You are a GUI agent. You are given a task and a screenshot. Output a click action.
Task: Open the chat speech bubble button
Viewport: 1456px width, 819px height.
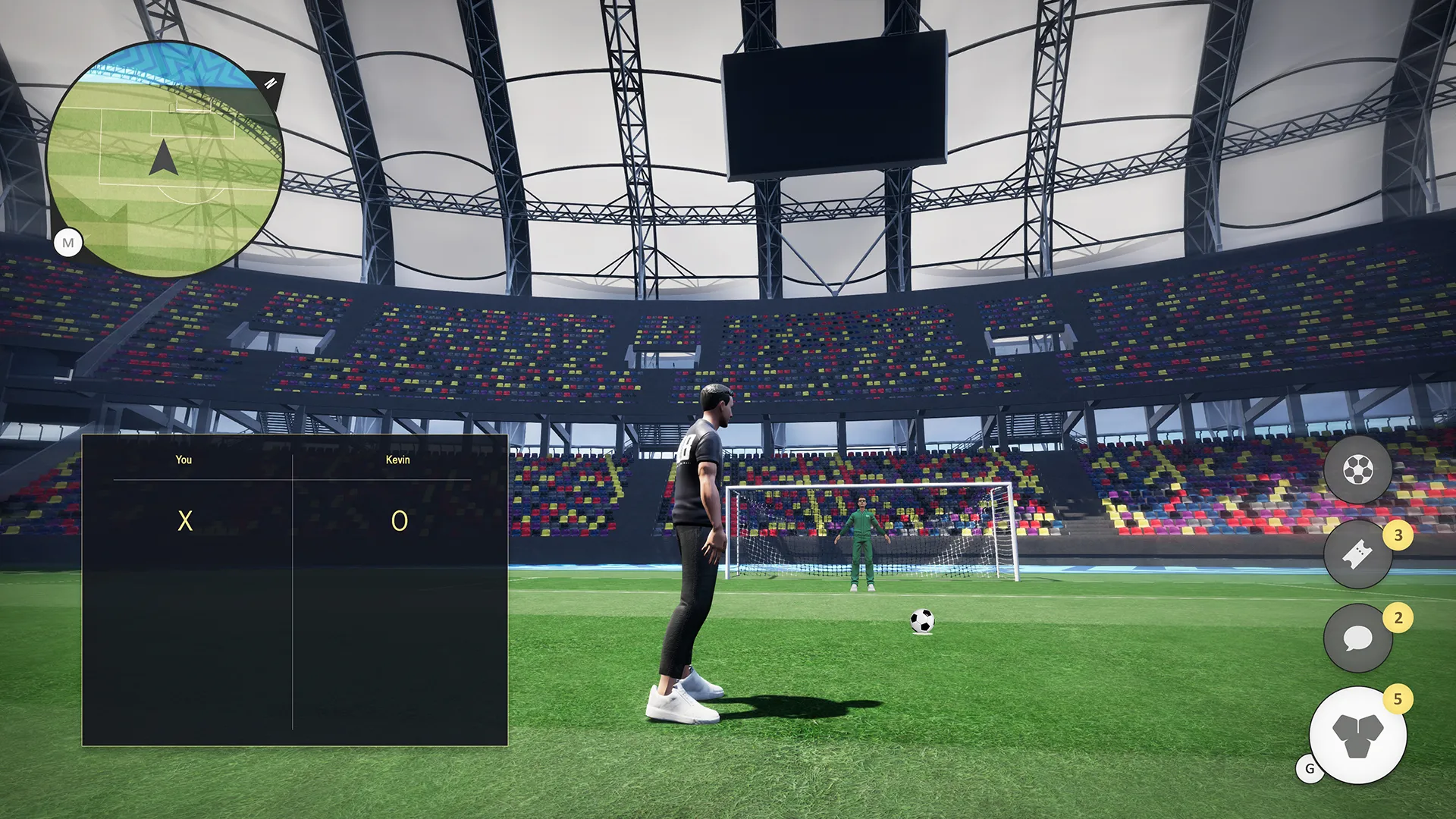click(1357, 639)
